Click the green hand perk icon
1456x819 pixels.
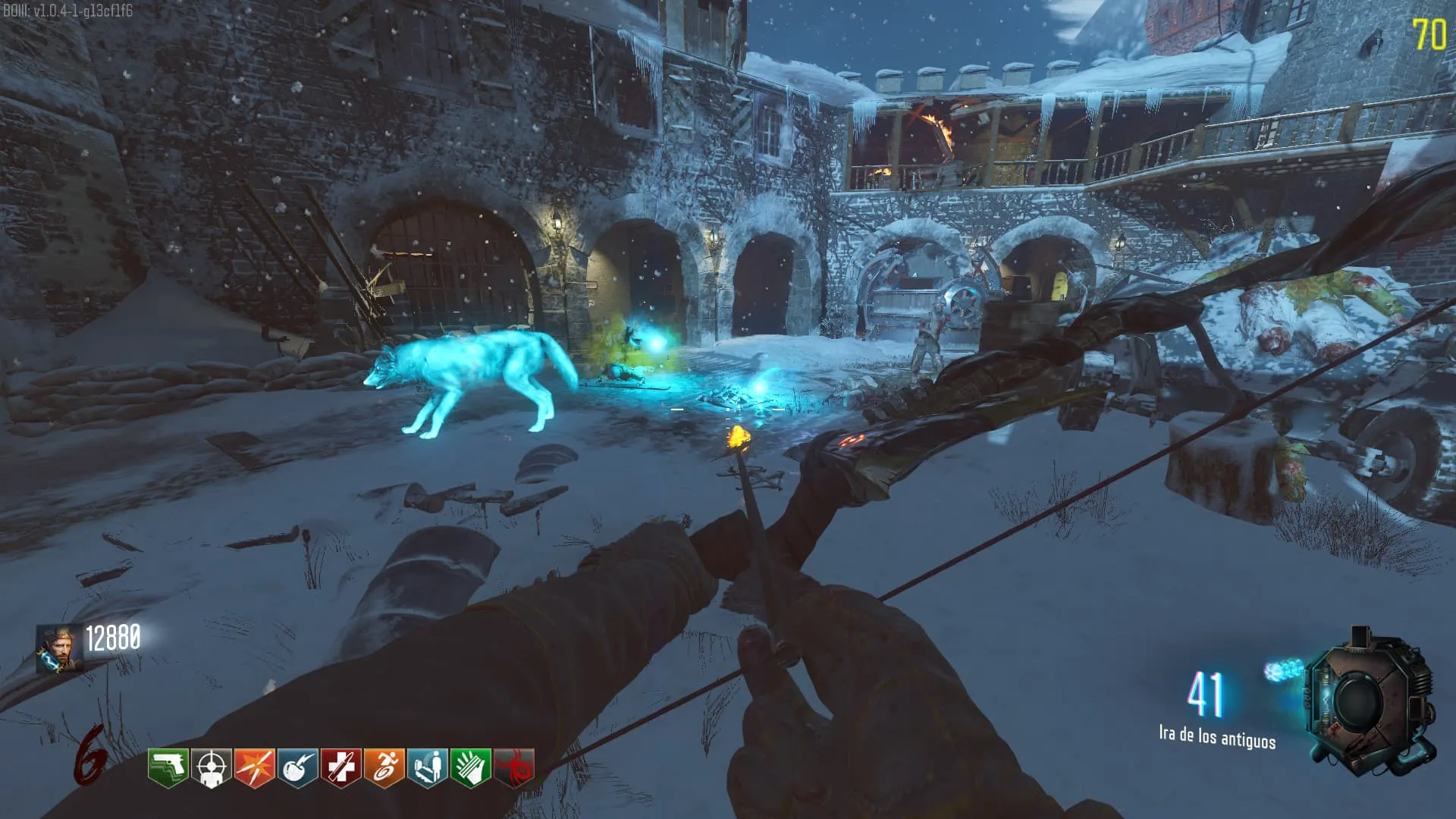470,767
